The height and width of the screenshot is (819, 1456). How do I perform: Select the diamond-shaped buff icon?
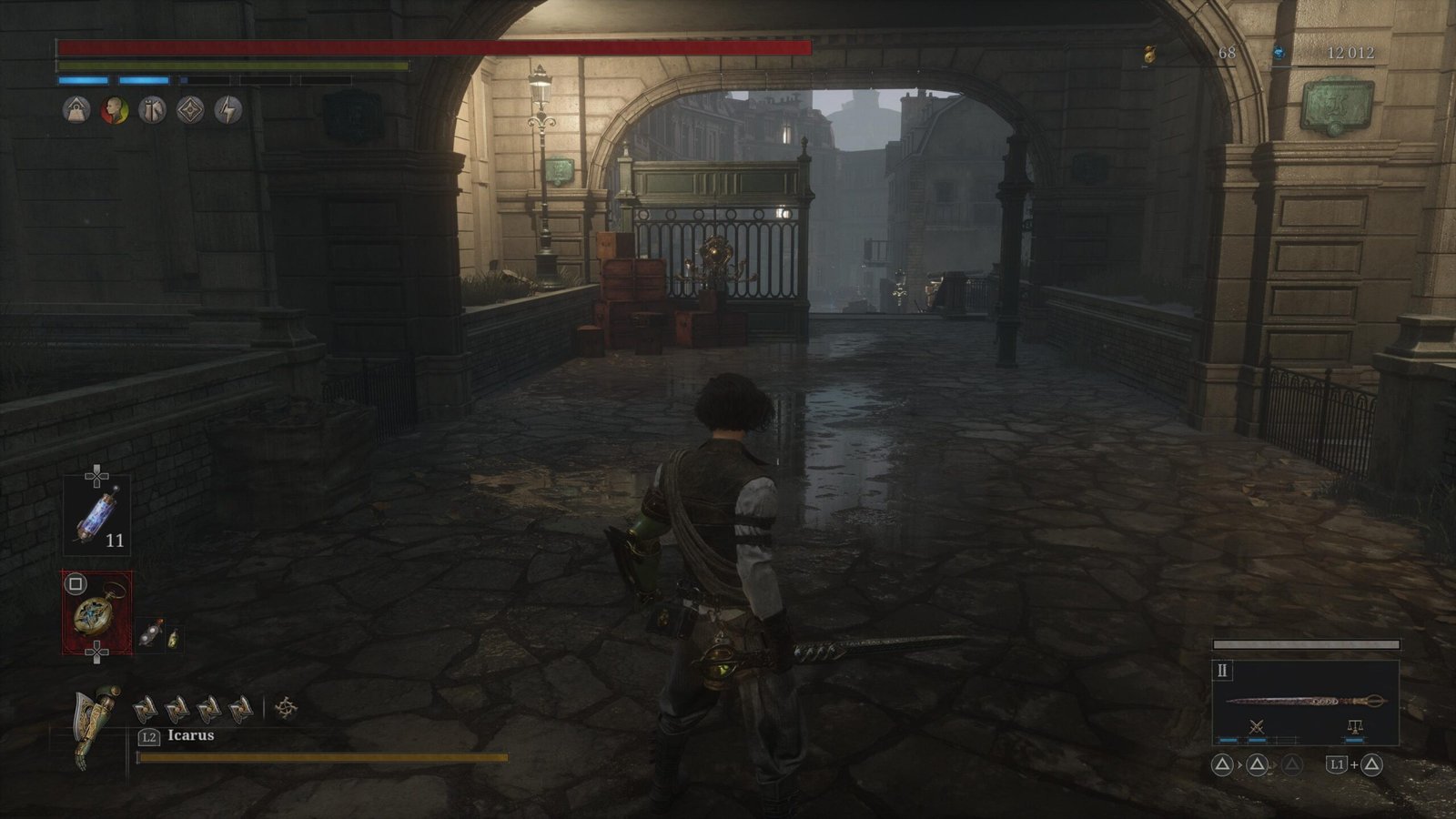click(190, 110)
